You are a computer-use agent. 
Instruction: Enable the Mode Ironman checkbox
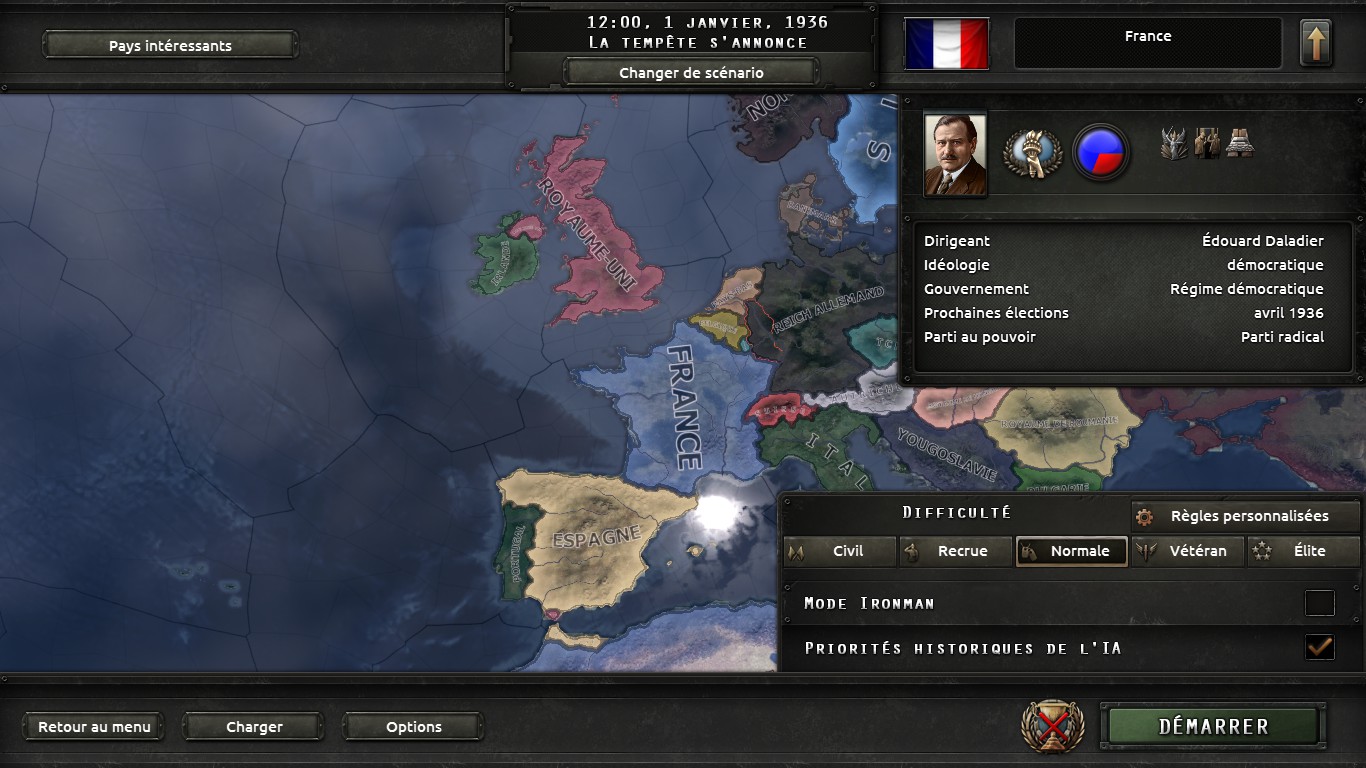click(1319, 603)
